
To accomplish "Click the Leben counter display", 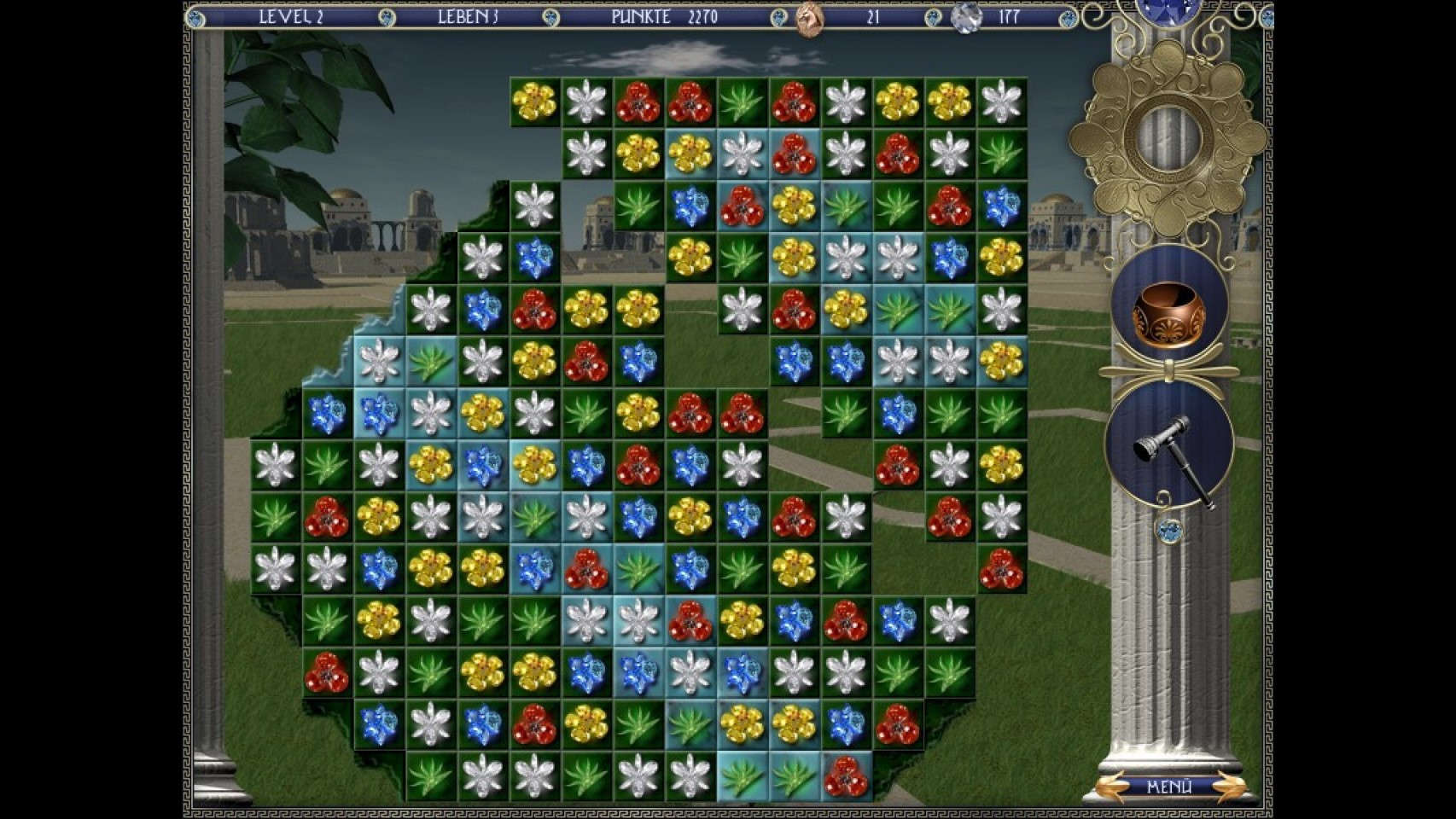I will (x=465, y=17).
